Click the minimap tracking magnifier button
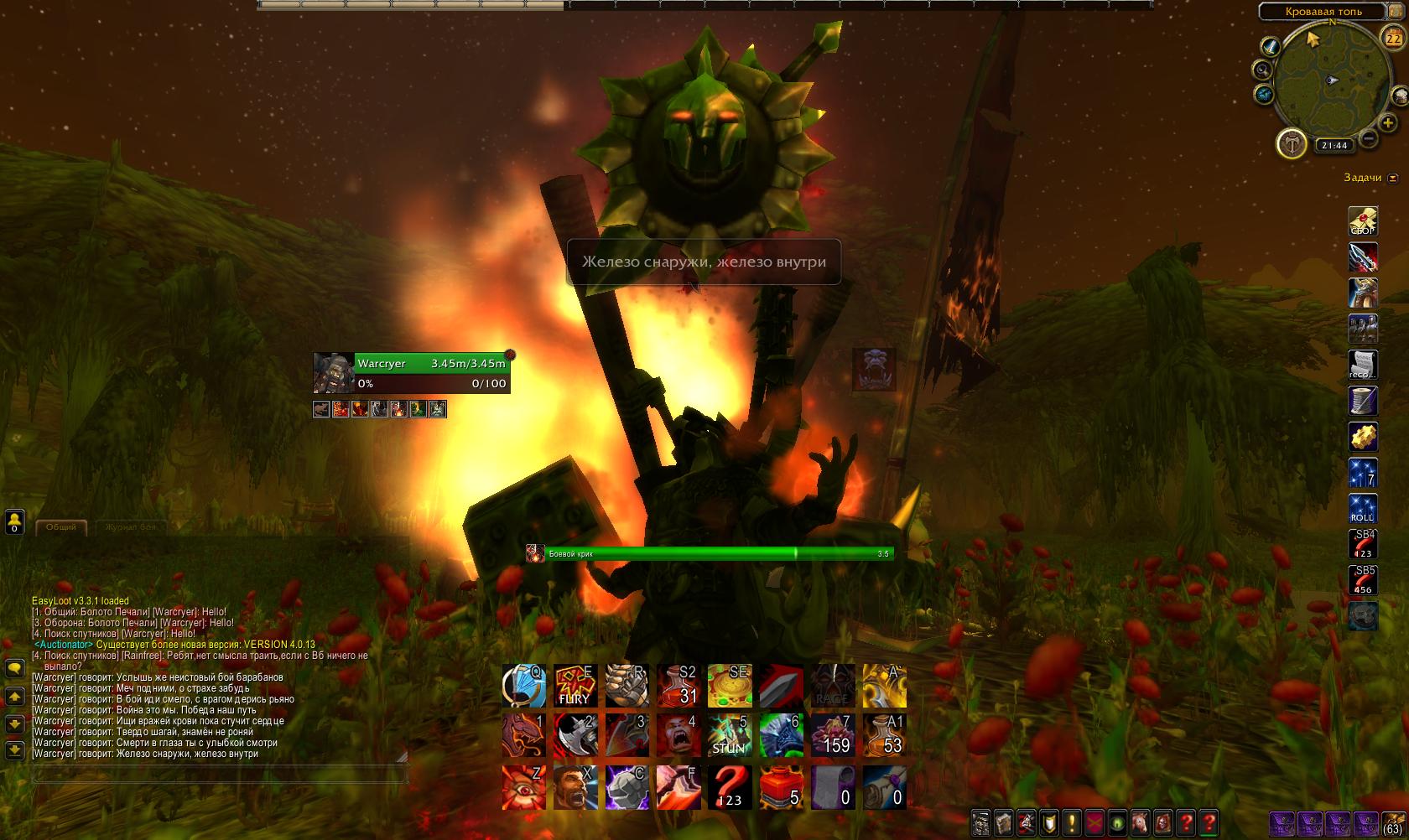Image resolution: width=1409 pixels, height=840 pixels. click(x=1262, y=70)
